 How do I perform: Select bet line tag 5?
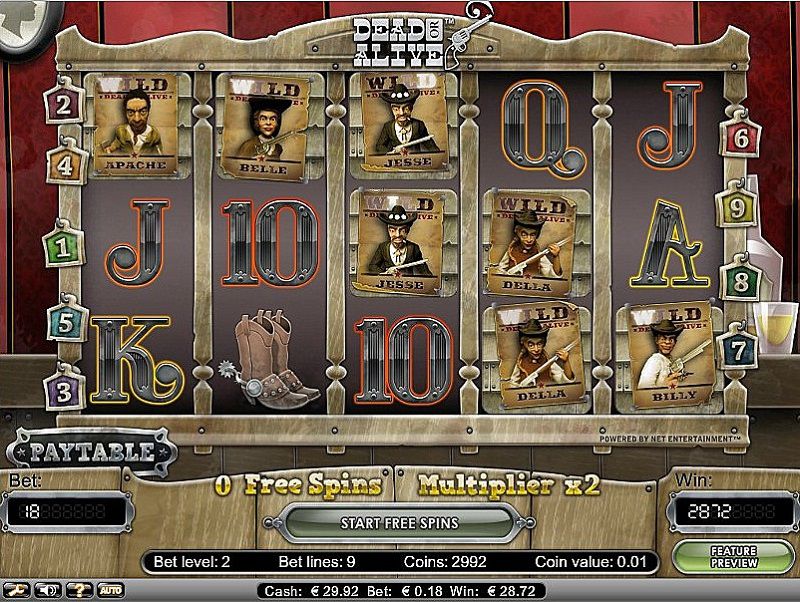click(66, 322)
